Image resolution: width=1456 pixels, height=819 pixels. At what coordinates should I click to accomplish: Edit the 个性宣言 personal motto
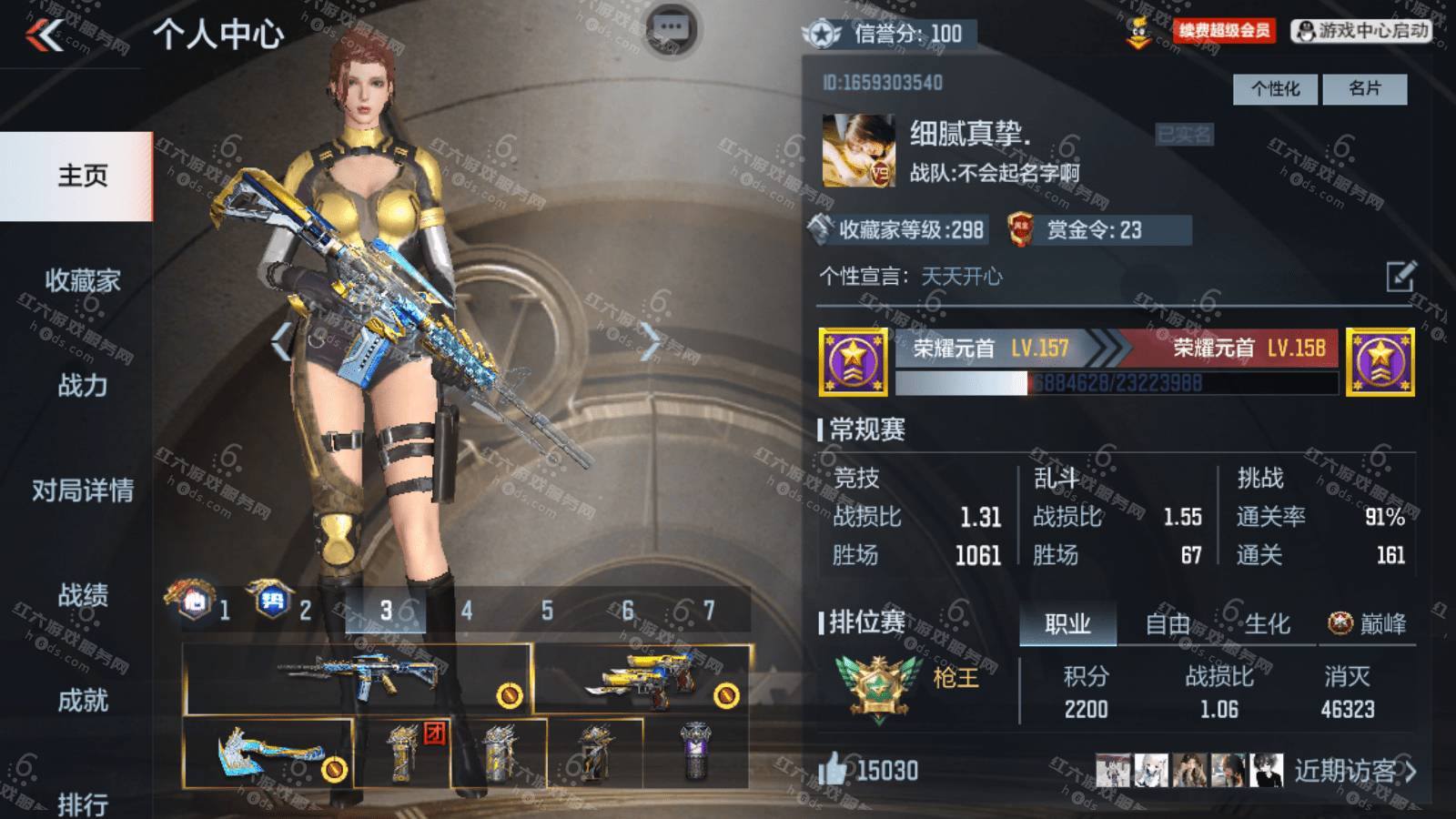1400,276
